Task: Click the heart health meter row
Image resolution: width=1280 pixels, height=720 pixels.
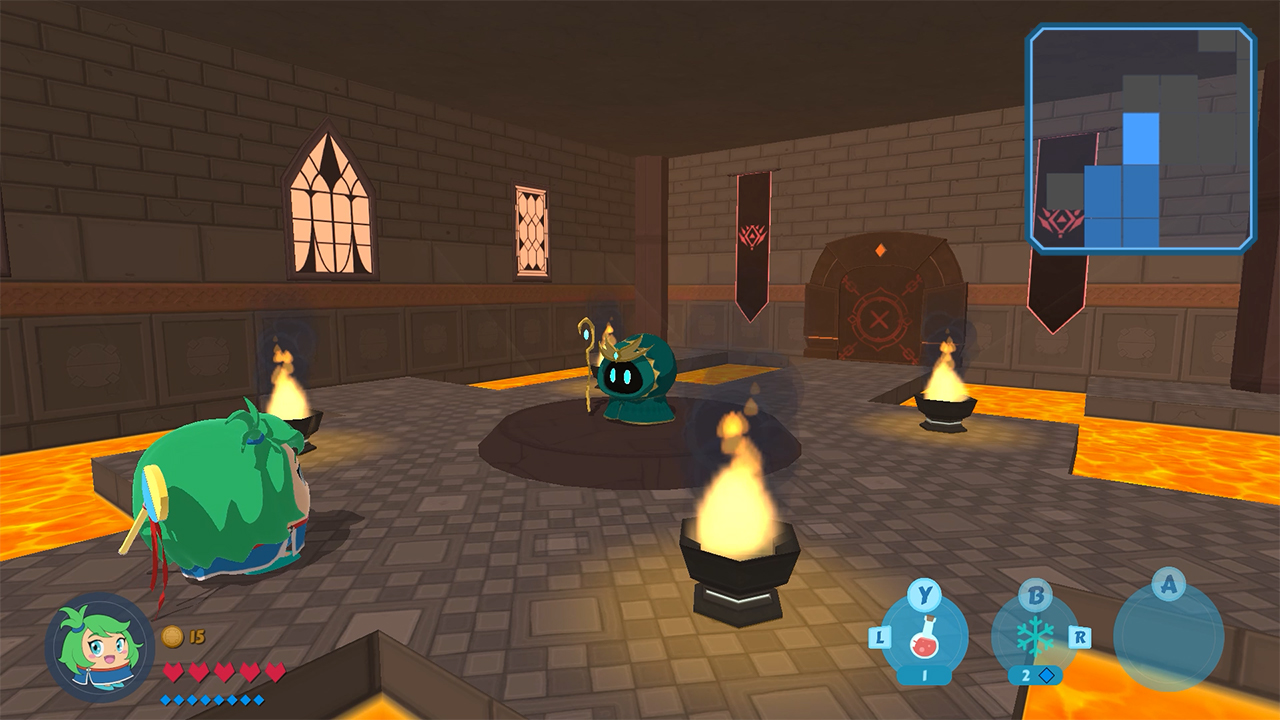Action: tap(210, 671)
